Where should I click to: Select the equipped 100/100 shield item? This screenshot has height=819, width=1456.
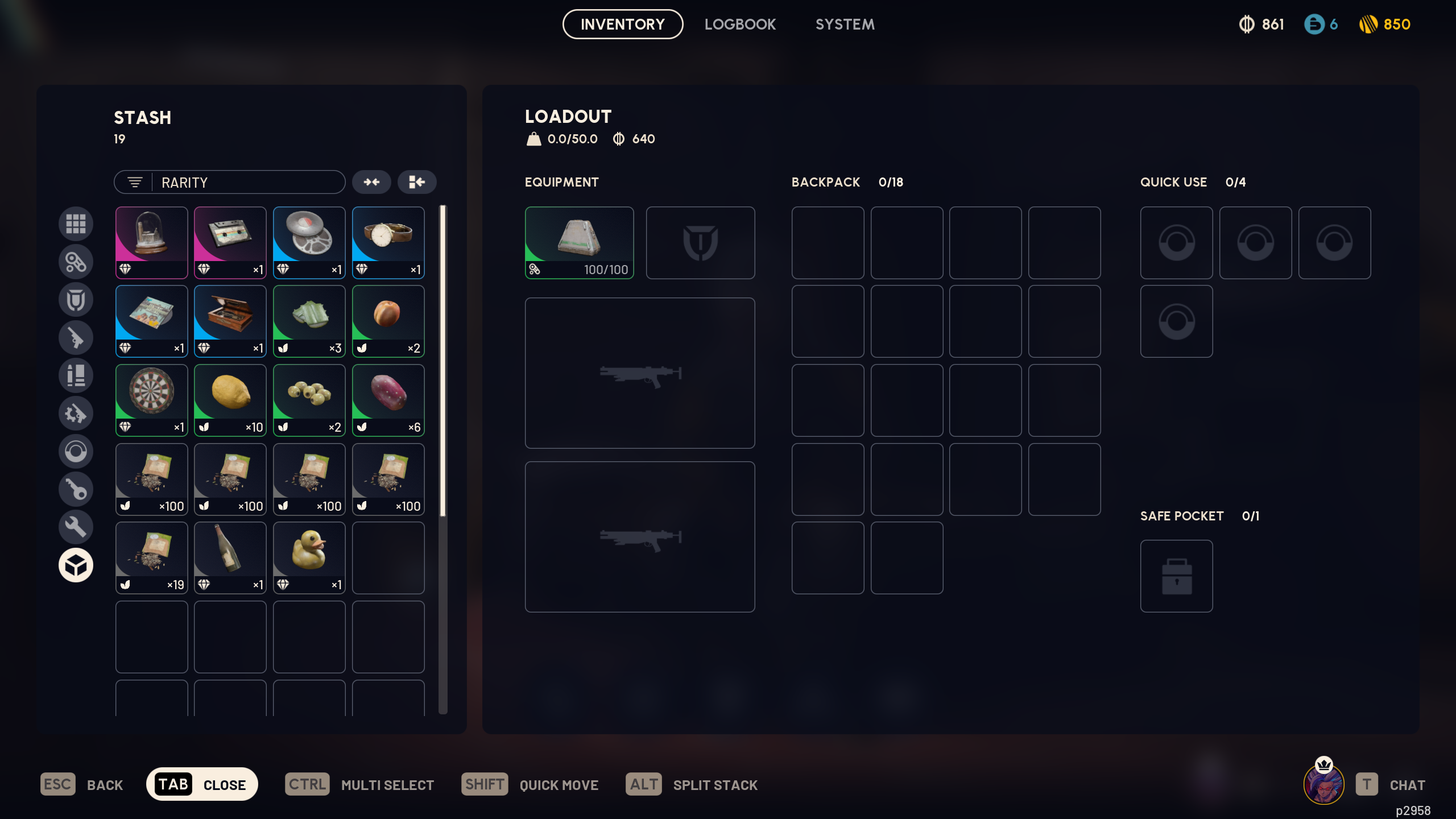(579, 242)
